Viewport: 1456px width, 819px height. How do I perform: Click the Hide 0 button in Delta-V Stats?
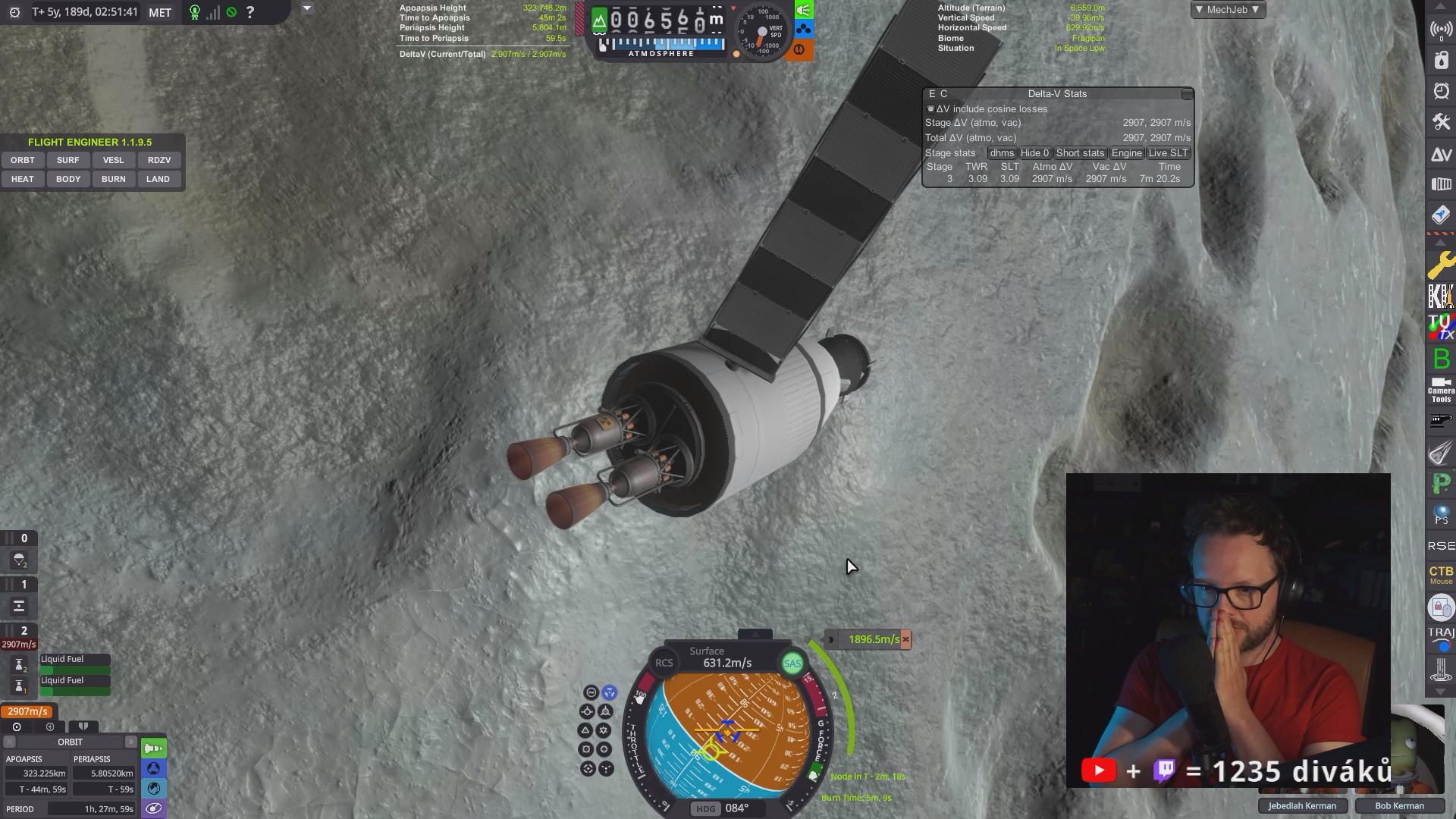pyautogui.click(x=1034, y=153)
